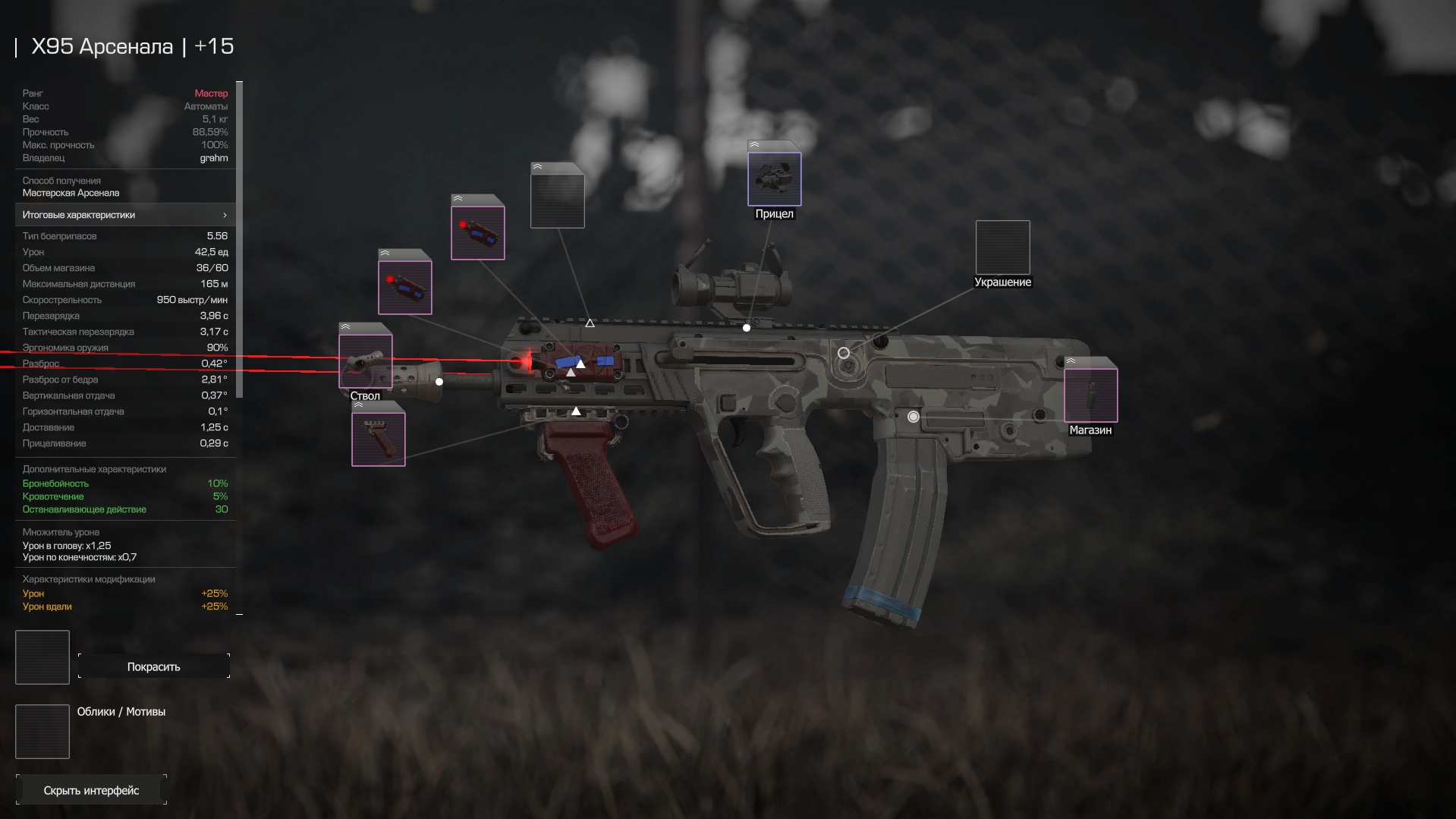The image size is (1456, 819).
Task: Click the paint color slot beside Покрасить
Action: pos(42,657)
